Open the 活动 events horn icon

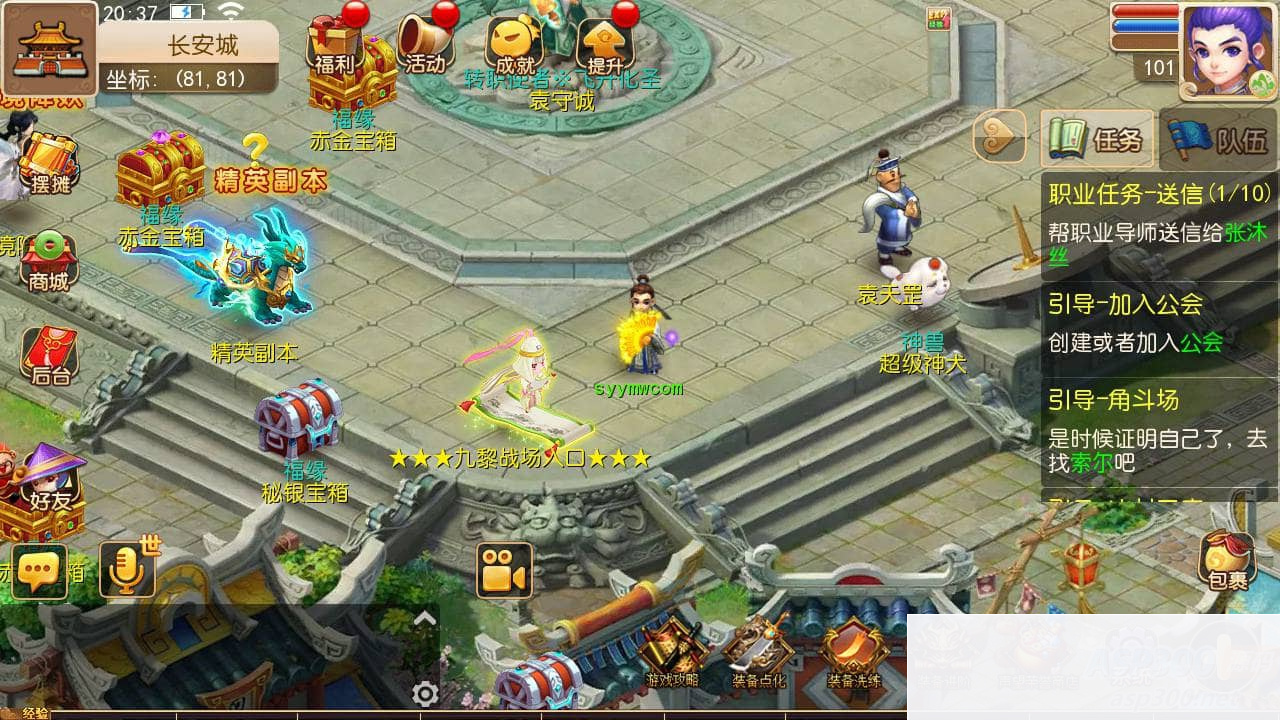[425, 45]
